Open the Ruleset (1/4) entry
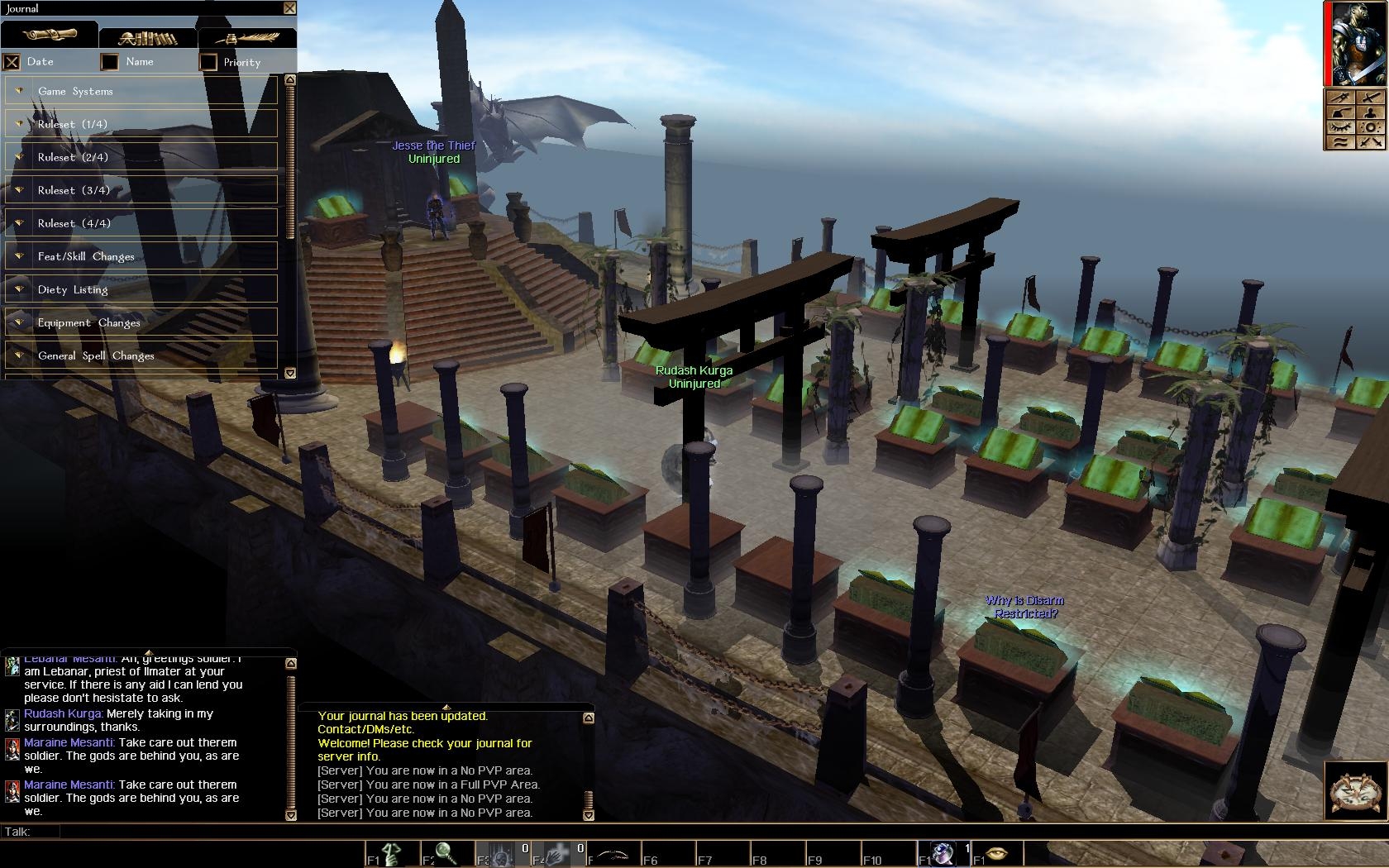The height and width of the screenshot is (868, 1389). point(141,124)
